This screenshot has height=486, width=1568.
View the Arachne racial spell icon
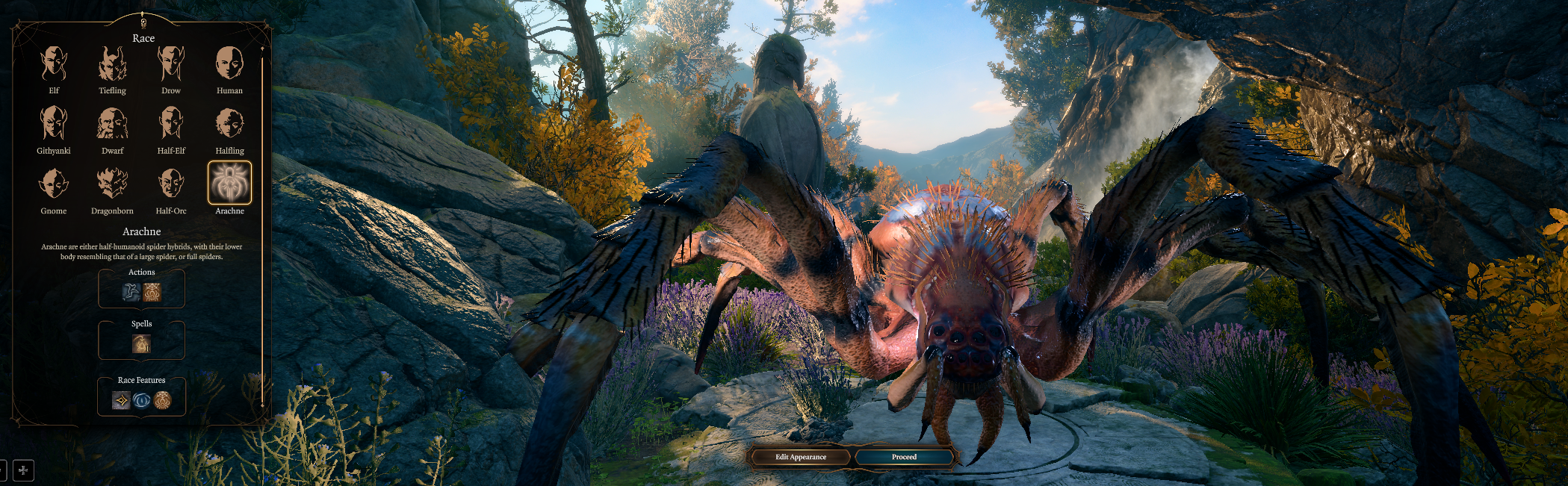[x=141, y=344]
